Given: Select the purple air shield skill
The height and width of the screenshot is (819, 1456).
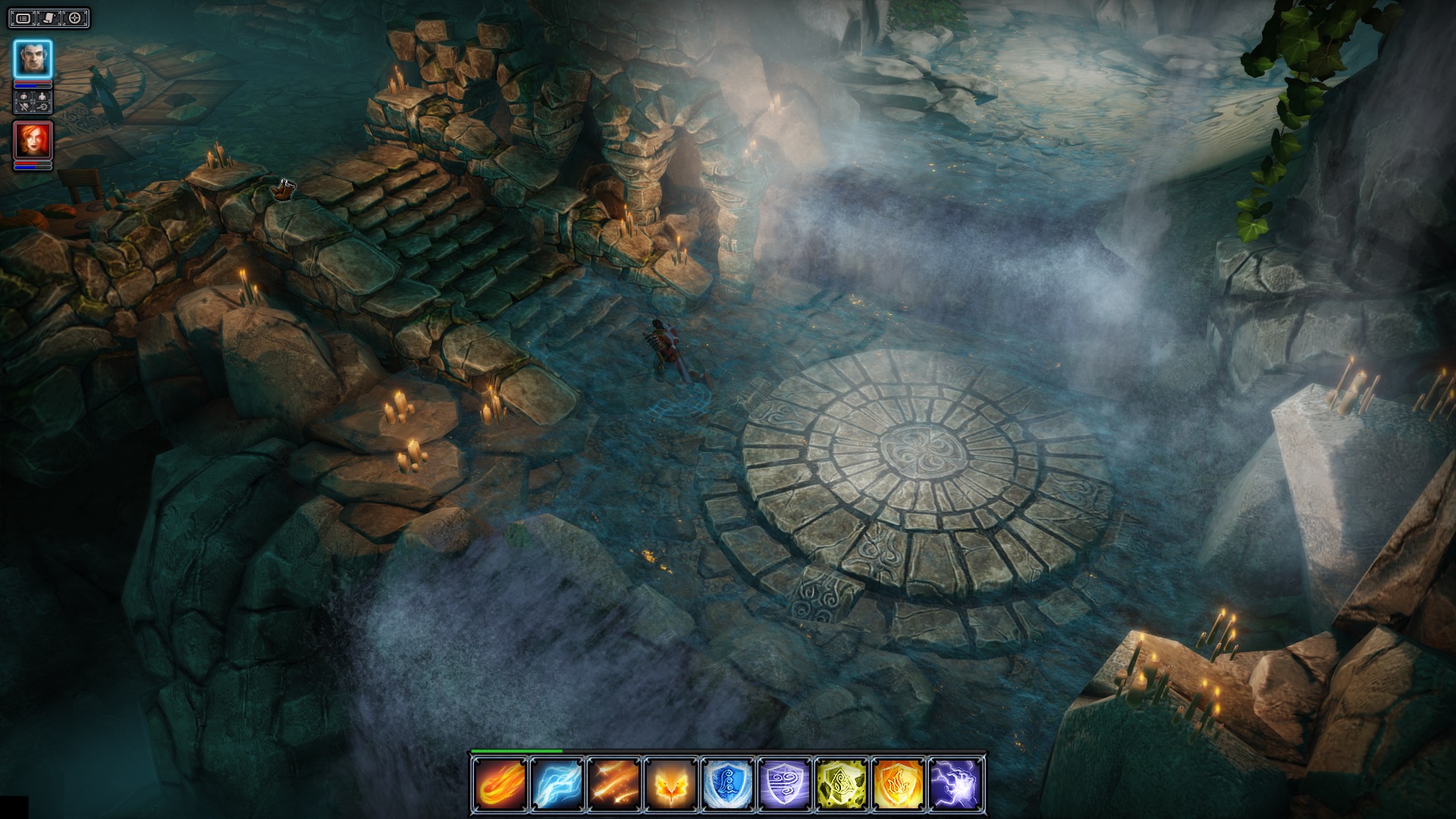Looking at the screenshot, I should [x=785, y=784].
